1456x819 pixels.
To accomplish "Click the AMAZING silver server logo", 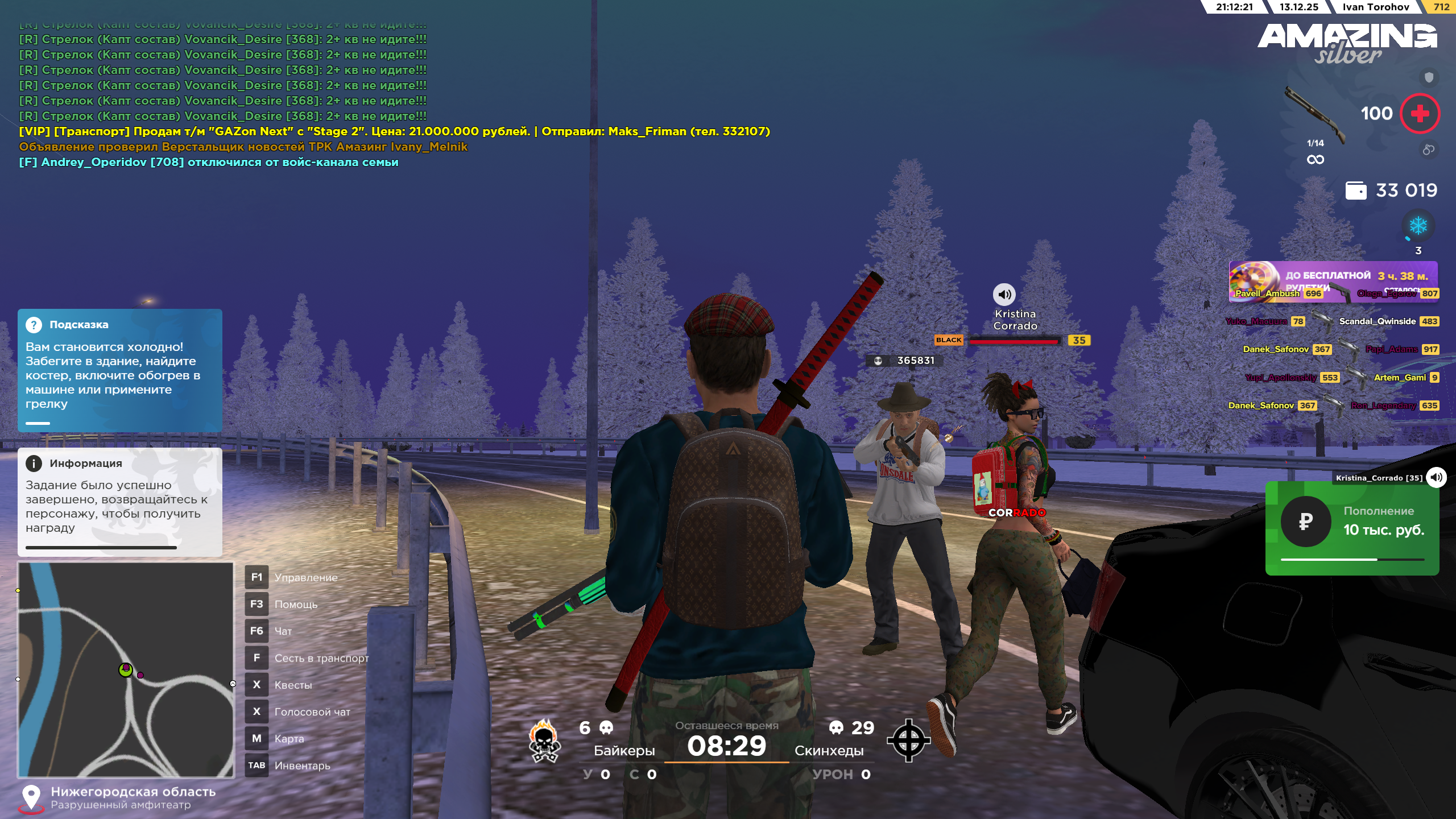I will click(x=1347, y=43).
